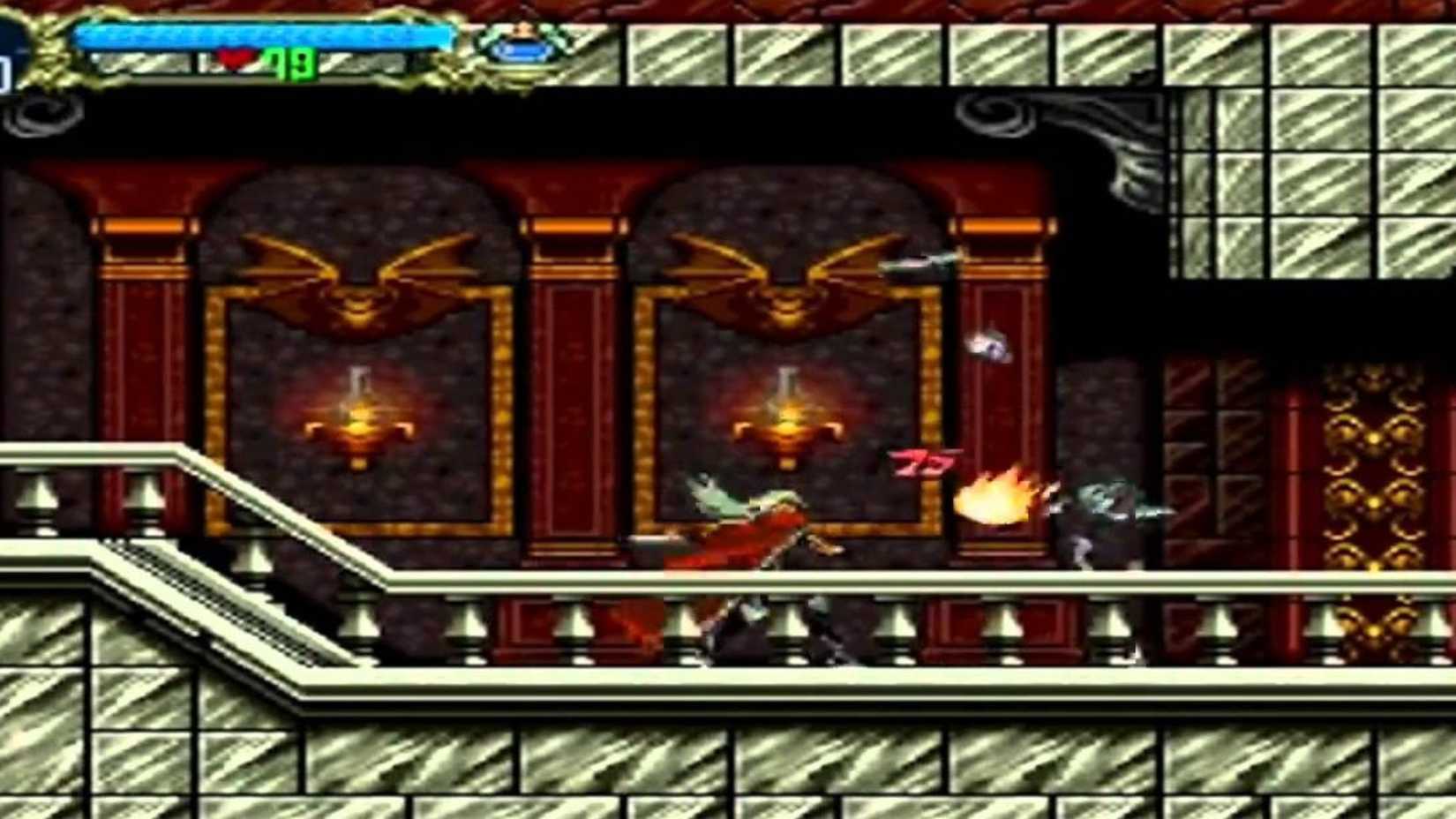Click the dagger flying near the ceiling

915,261
